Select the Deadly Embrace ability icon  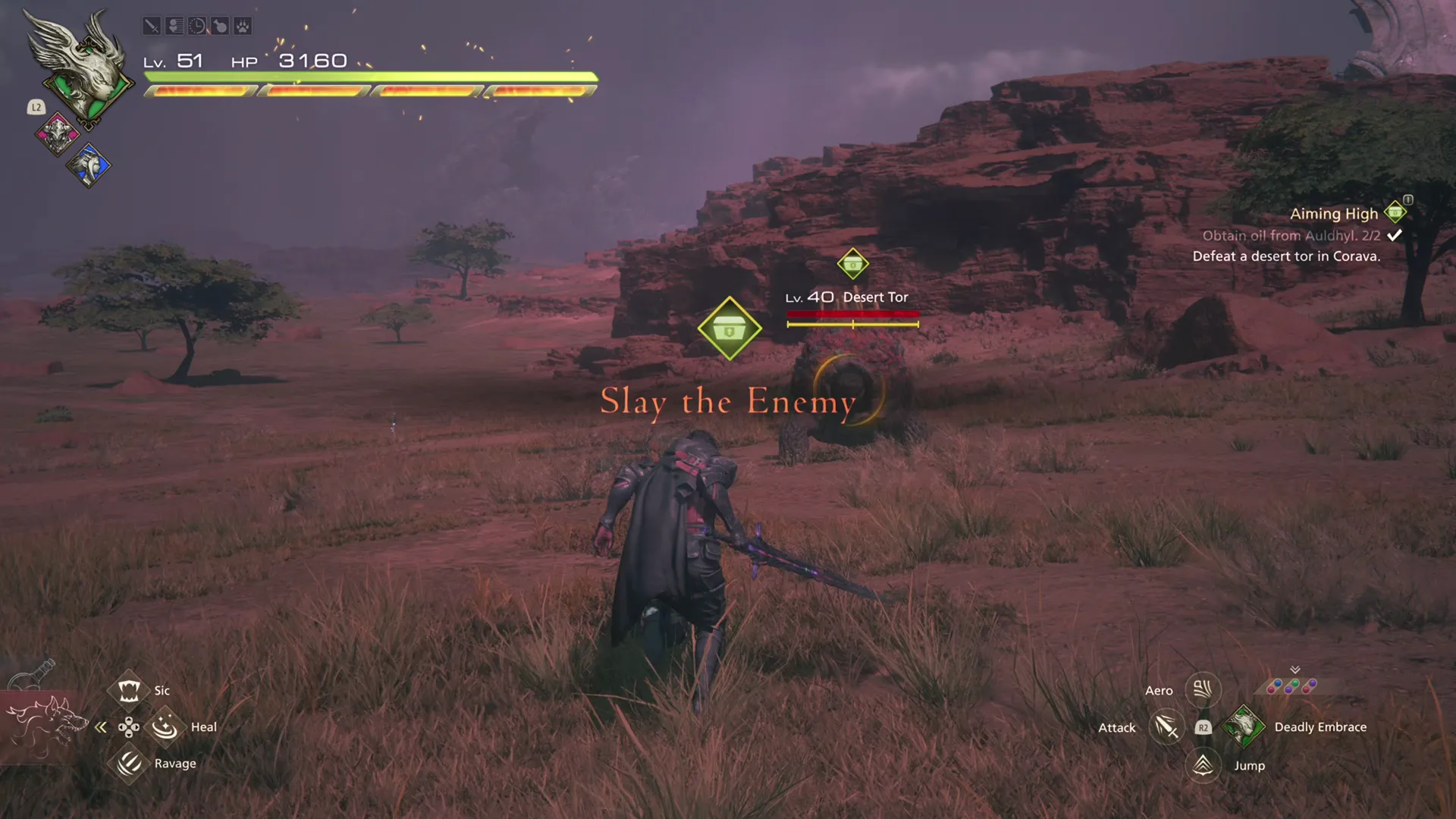pyautogui.click(x=1243, y=726)
